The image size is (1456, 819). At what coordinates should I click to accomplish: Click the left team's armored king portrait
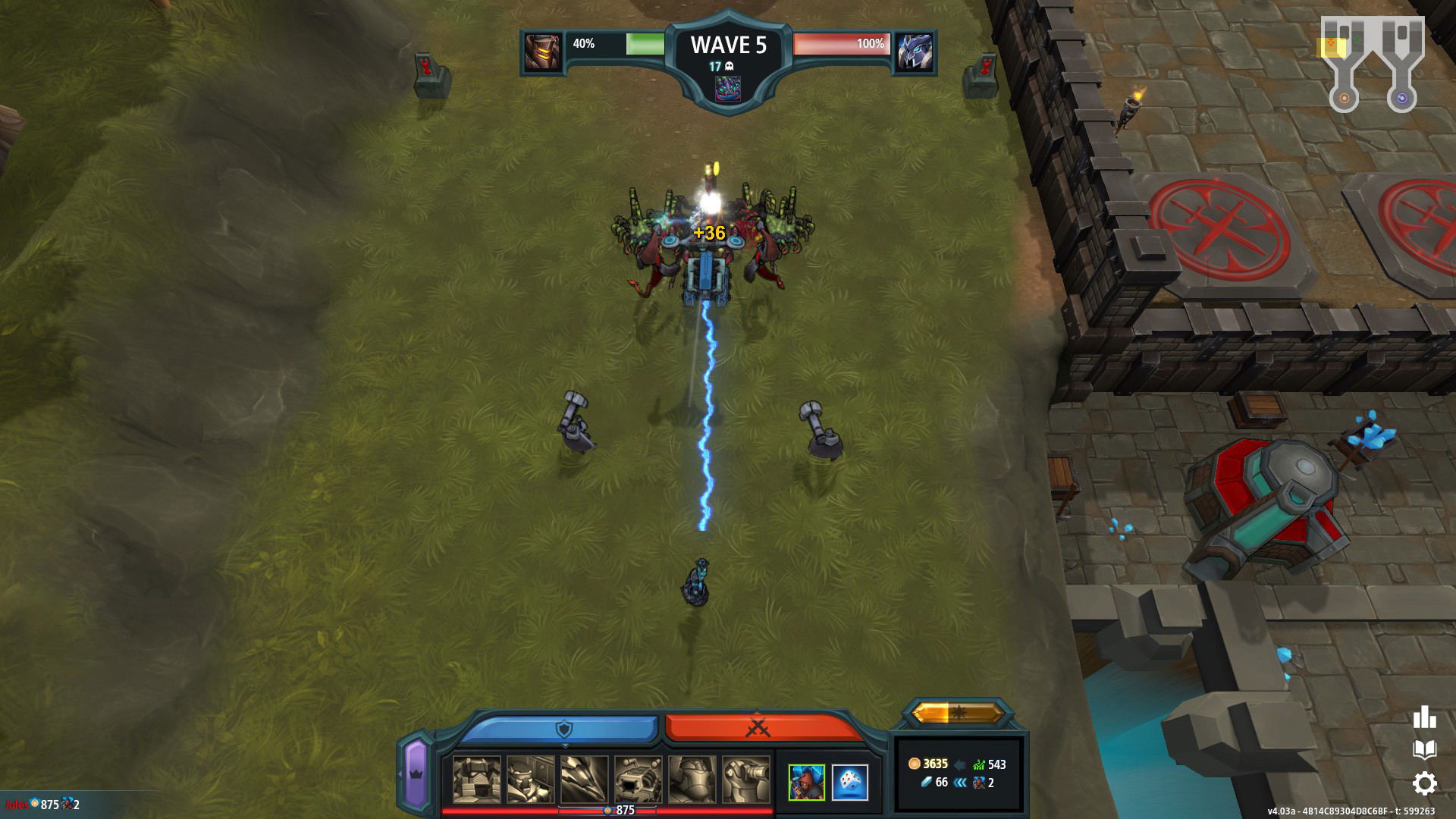[x=543, y=52]
